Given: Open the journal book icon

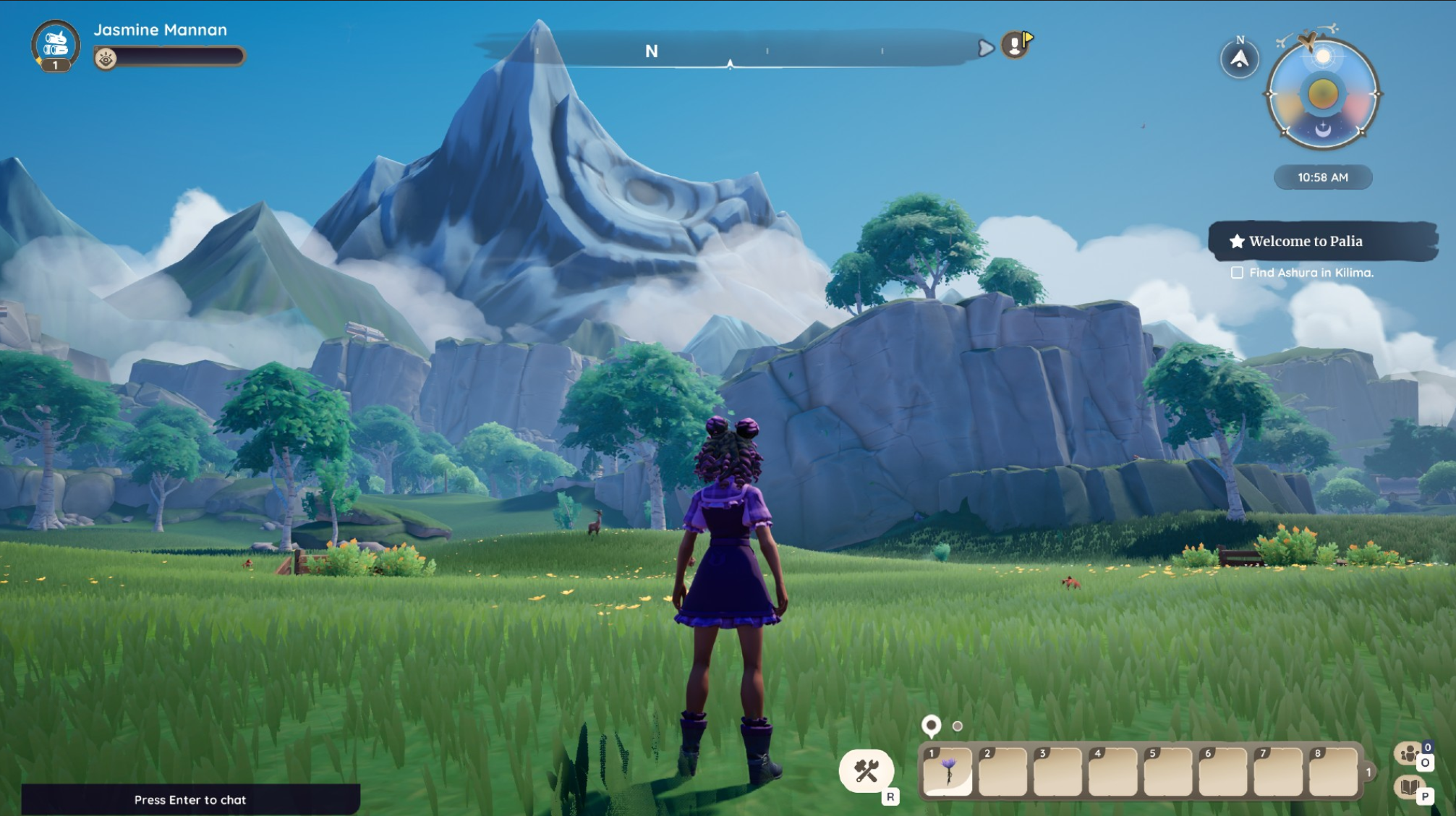Looking at the screenshot, I should pyautogui.click(x=1409, y=787).
